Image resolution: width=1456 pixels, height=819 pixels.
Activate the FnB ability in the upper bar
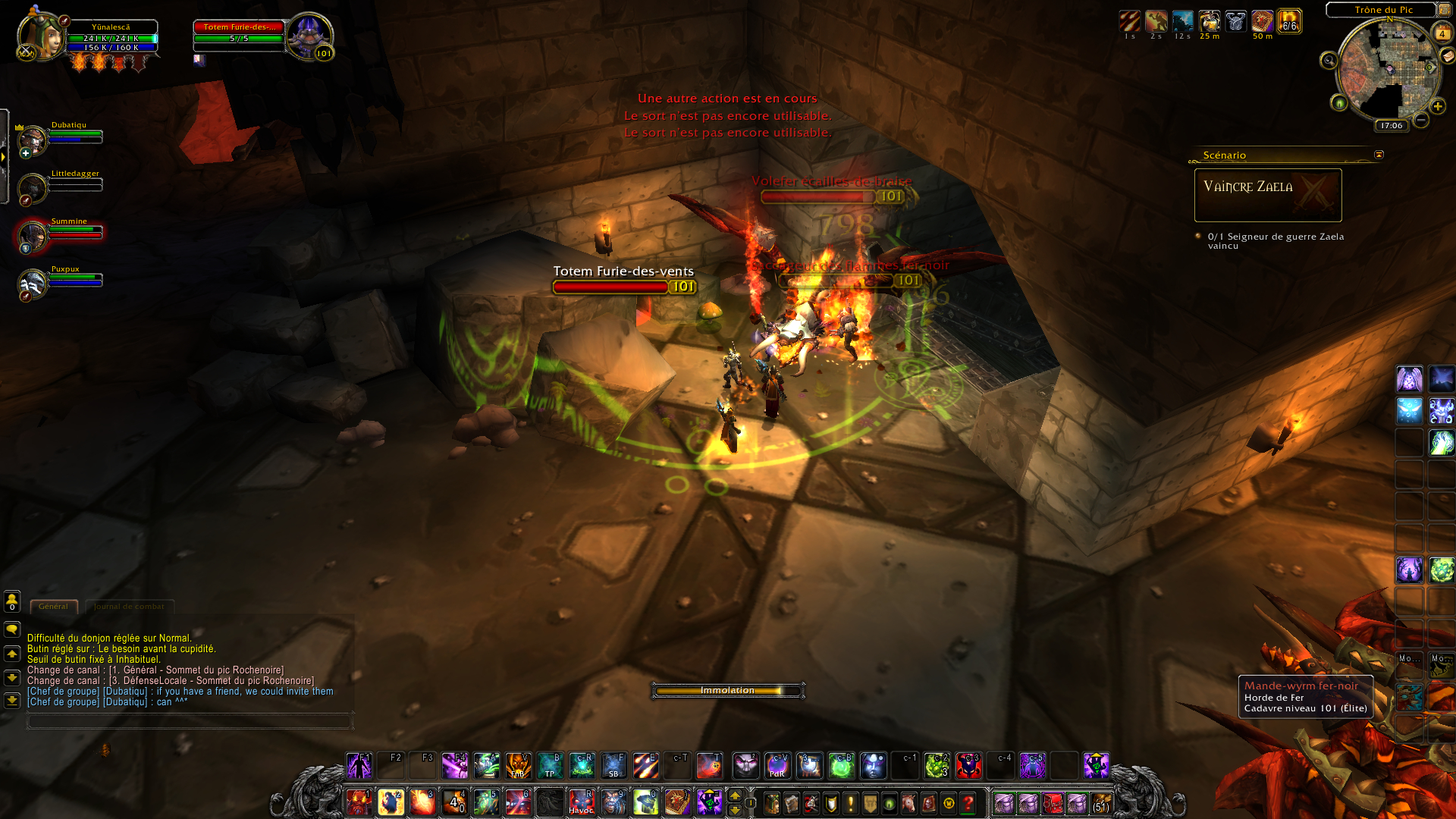(519, 766)
